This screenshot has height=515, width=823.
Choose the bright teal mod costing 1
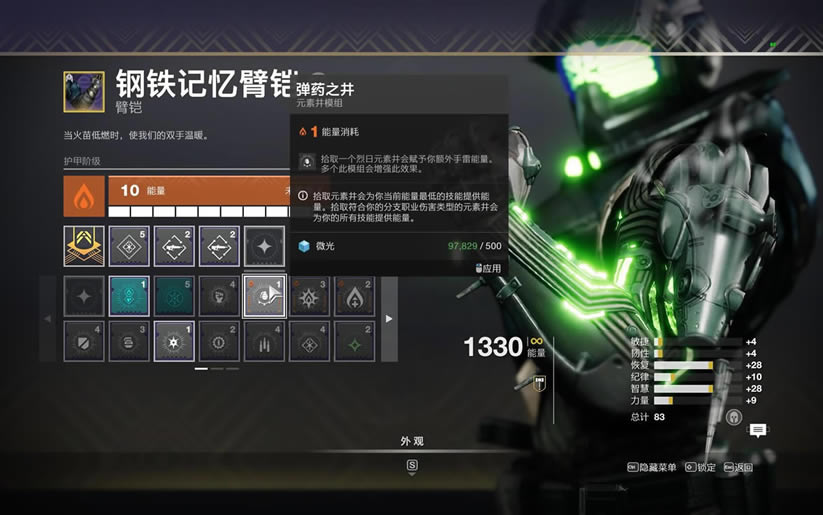point(129,296)
